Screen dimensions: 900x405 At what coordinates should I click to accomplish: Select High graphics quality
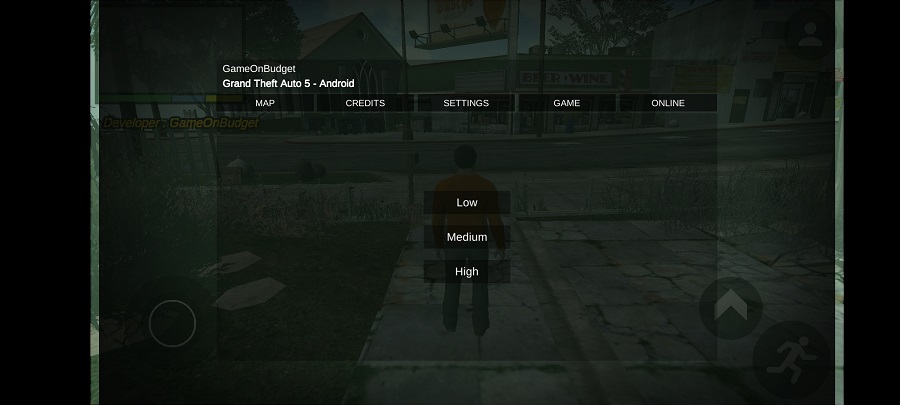pyautogui.click(x=467, y=271)
